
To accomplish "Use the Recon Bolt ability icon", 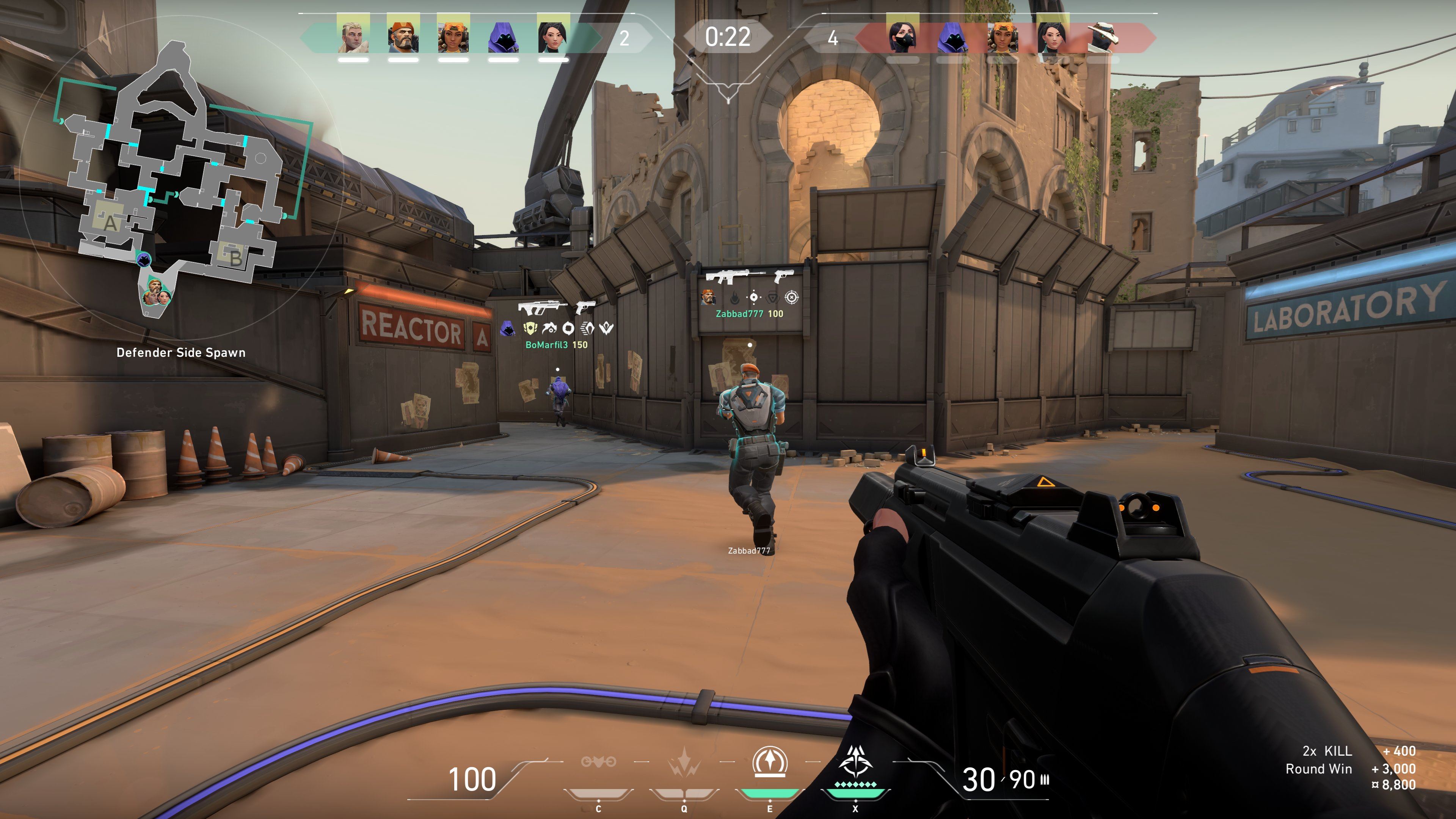I will pyautogui.click(x=769, y=763).
